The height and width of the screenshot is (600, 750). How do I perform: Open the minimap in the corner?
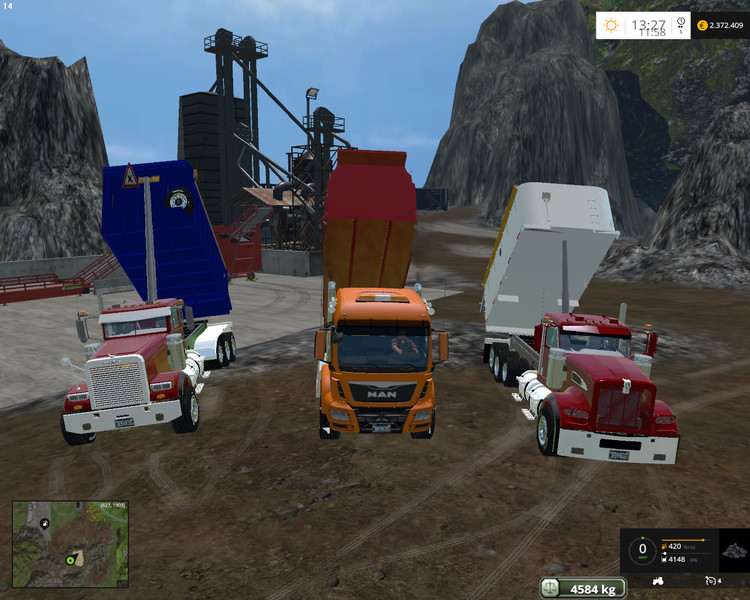click(x=70, y=543)
